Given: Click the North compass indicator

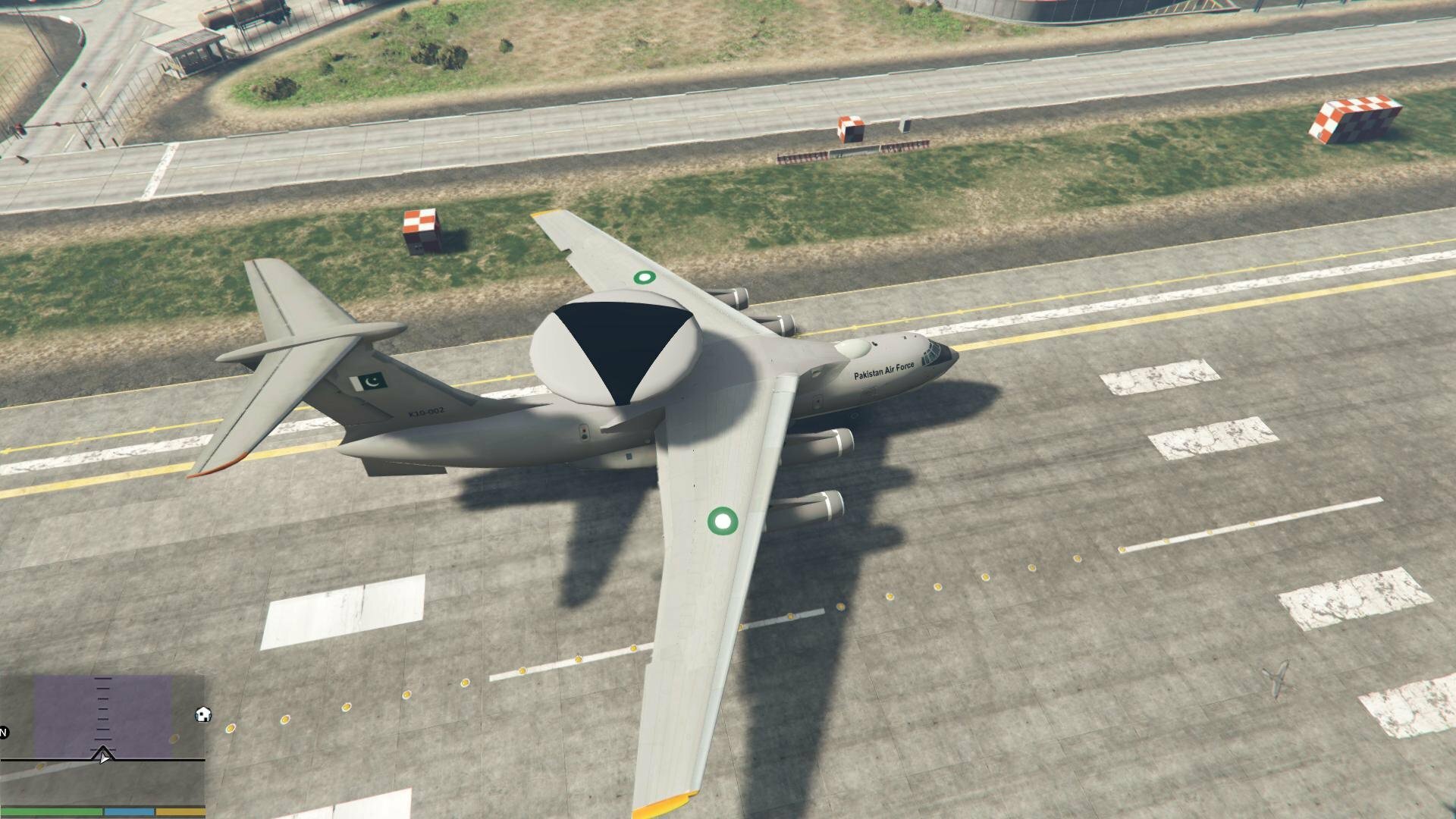Looking at the screenshot, I should tap(4, 733).
